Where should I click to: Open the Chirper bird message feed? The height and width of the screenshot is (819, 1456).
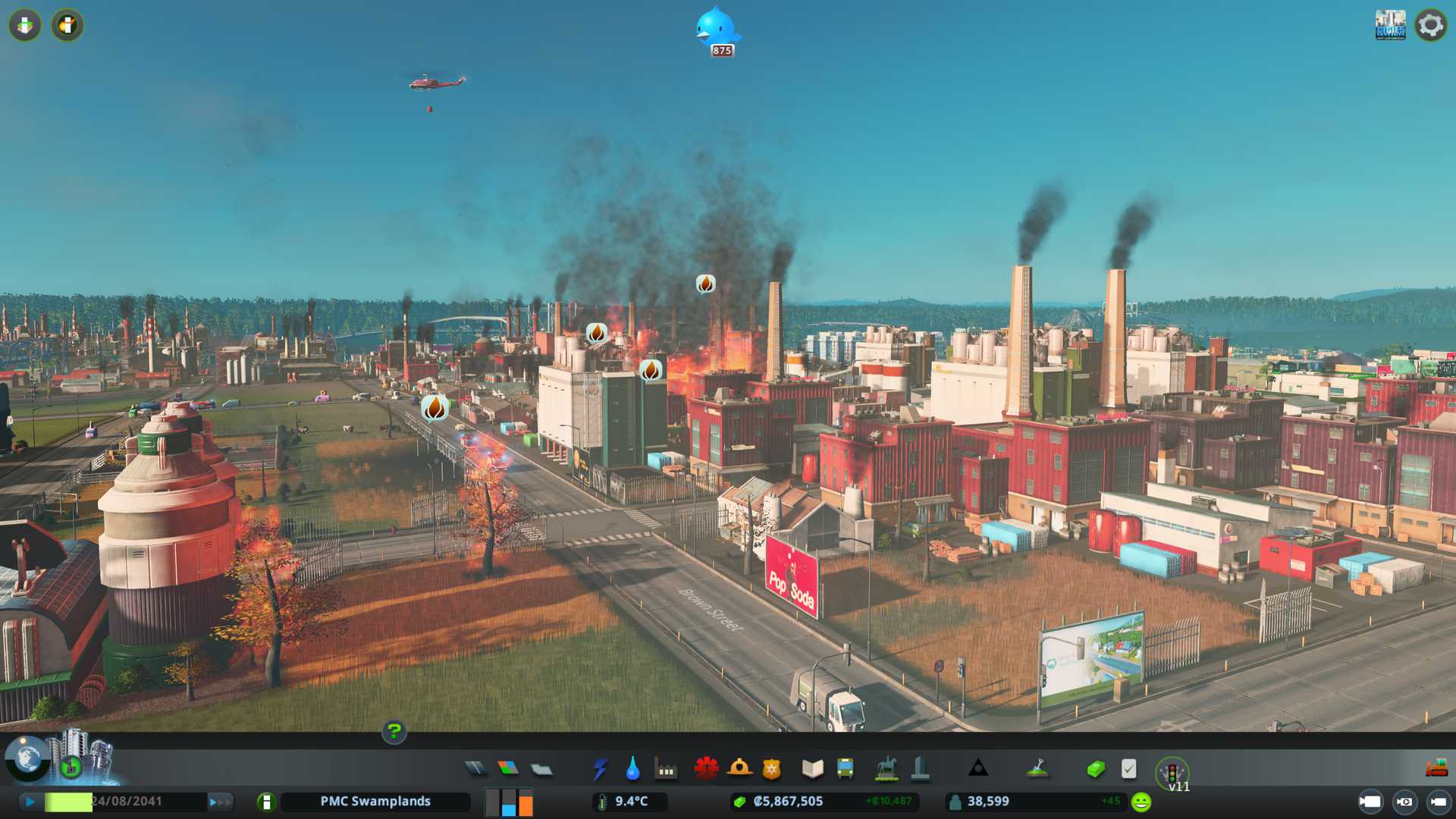[716, 29]
